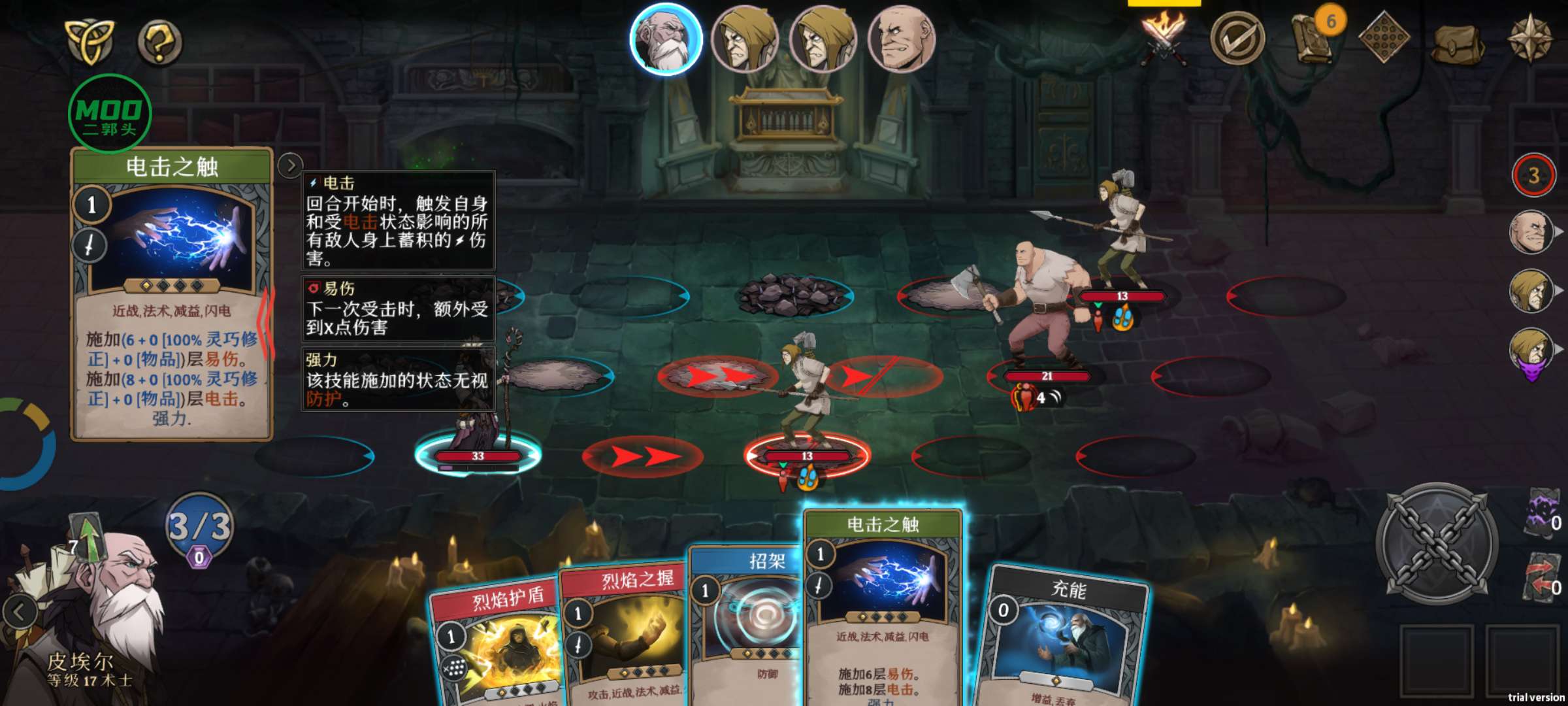This screenshot has height=706, width=1568.
Task: Select the white-bearded wizard turn portrait
Action: [666, 39]
